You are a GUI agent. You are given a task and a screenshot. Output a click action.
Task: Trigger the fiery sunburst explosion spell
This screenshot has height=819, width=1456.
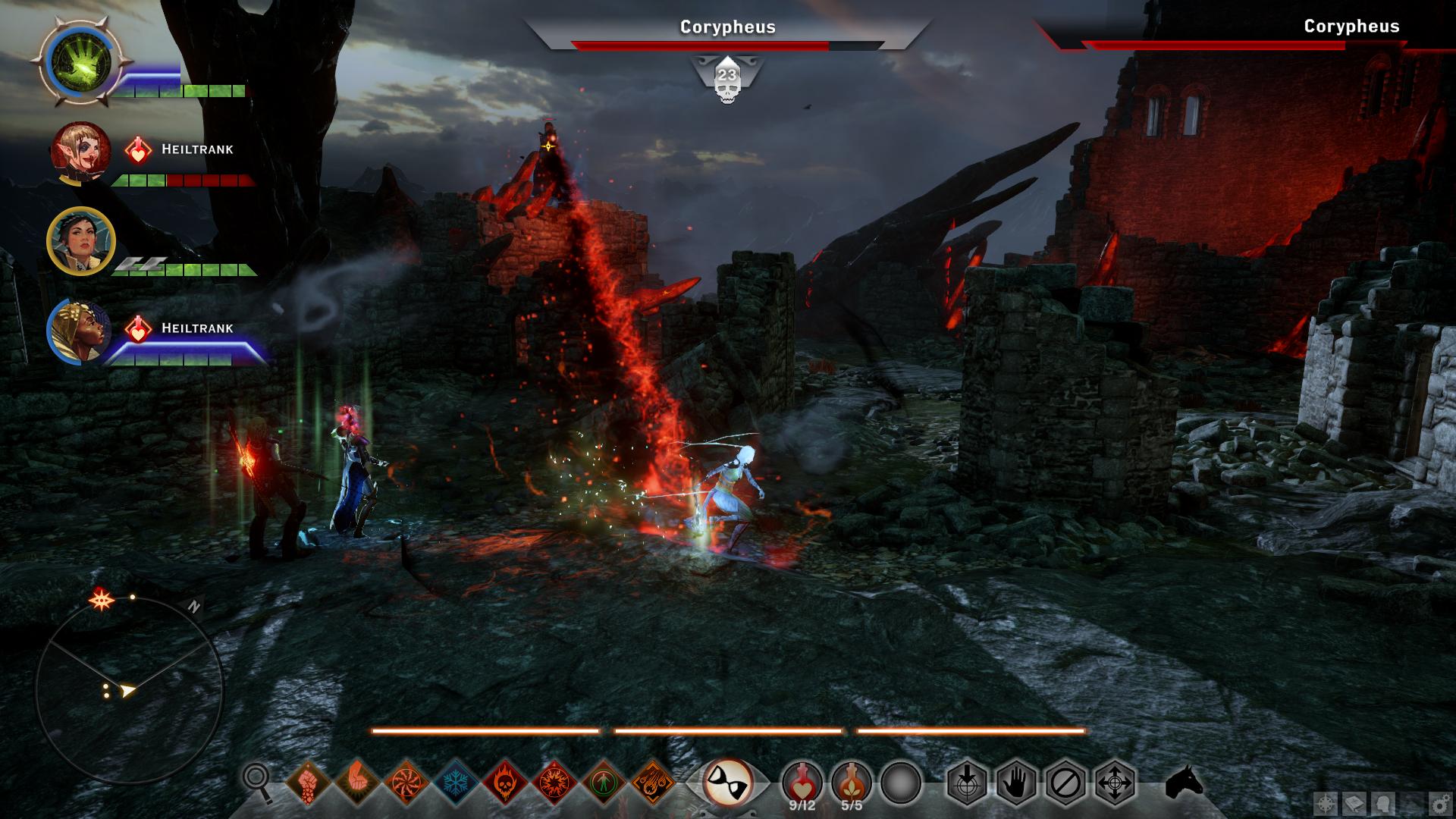[x=554, y=781]
